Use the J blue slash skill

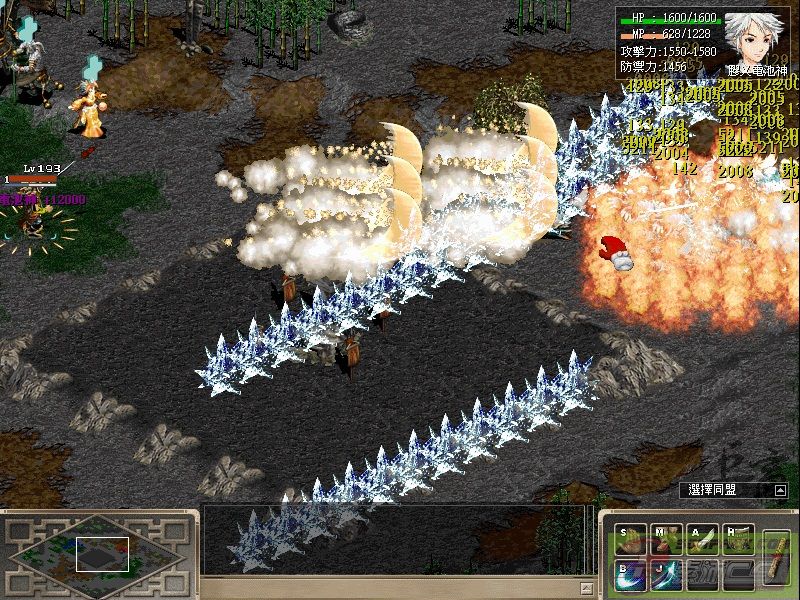(x=667, y=575)
